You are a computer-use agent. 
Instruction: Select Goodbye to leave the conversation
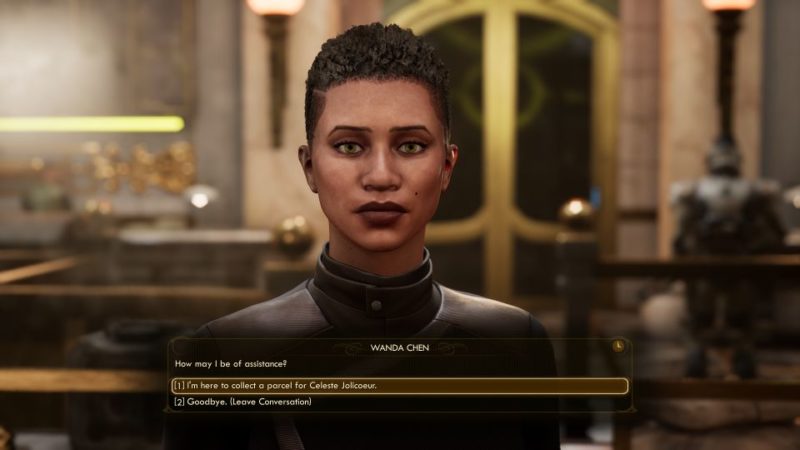tap(243, 402)
